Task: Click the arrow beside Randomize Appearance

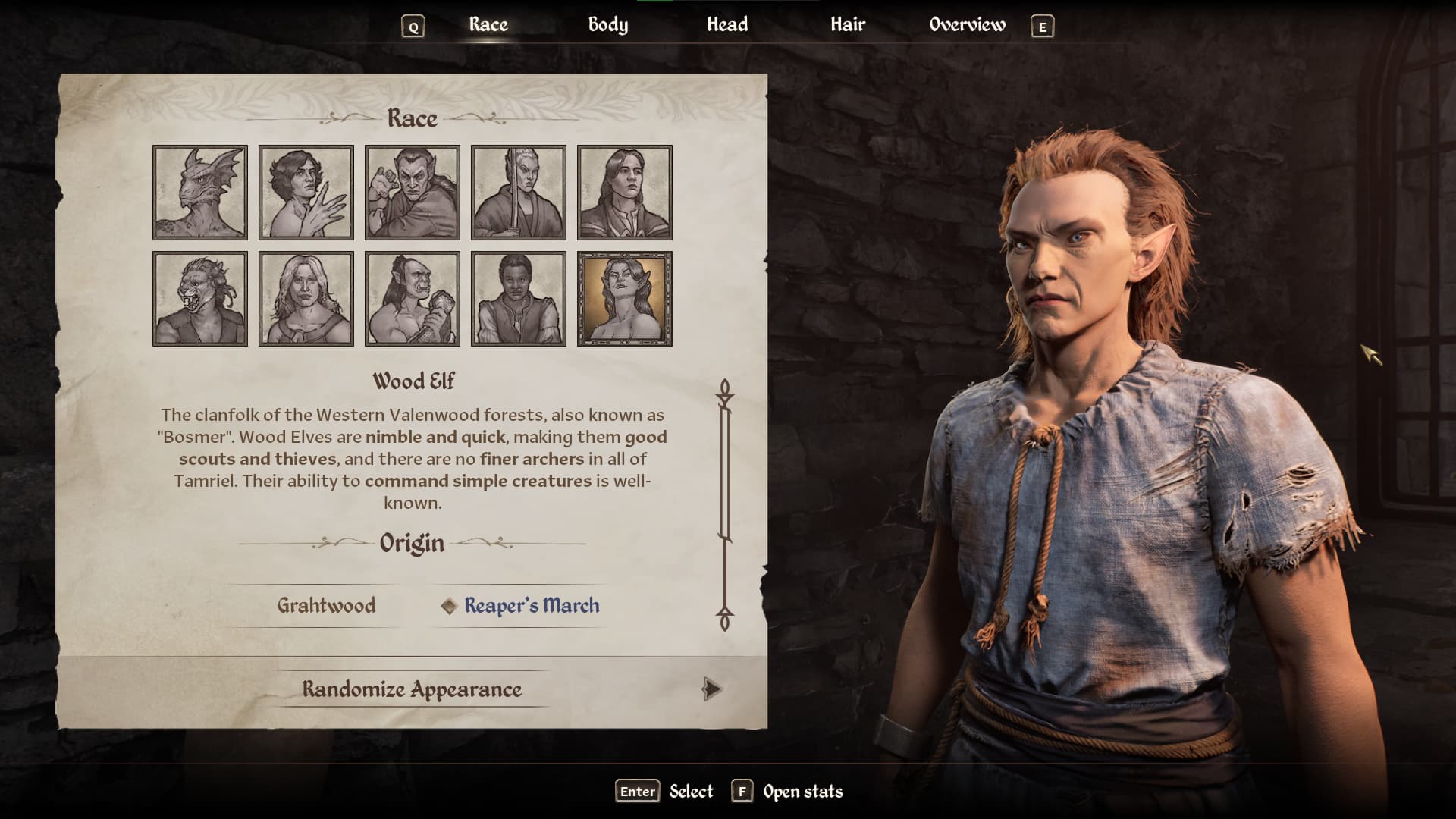Action: pos(711,689)
